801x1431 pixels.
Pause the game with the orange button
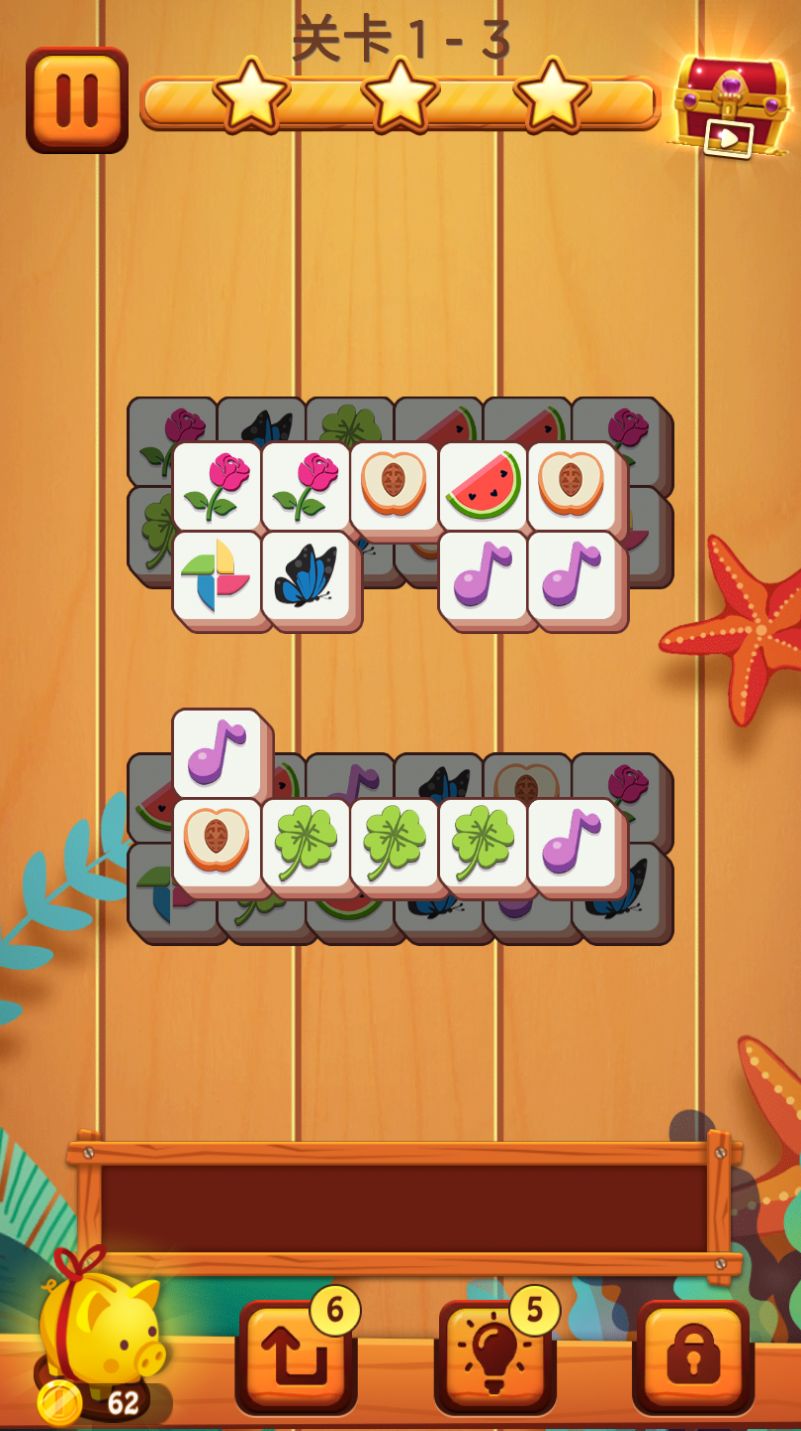[x=77, y=99]
